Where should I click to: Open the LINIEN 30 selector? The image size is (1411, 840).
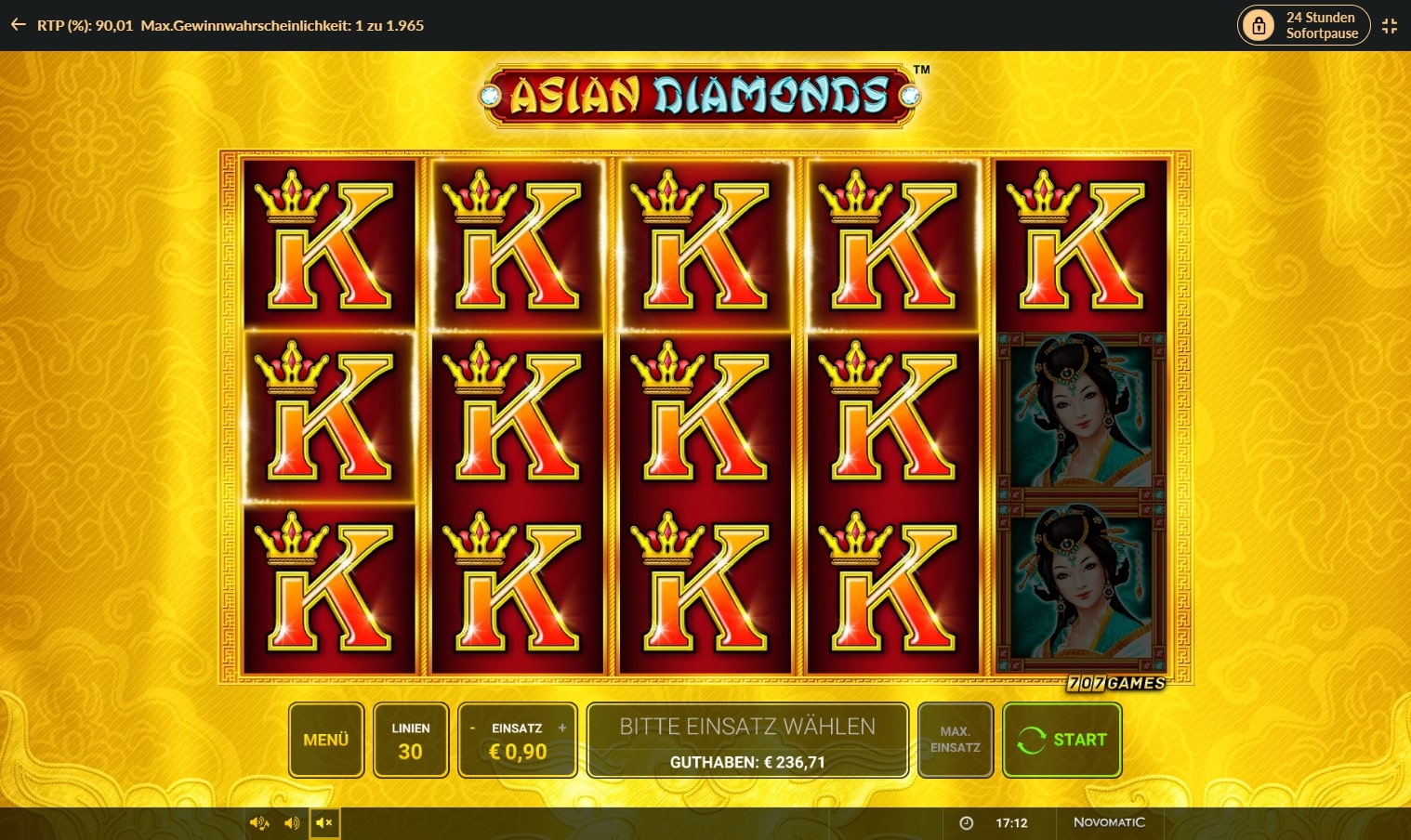point(411,740)
